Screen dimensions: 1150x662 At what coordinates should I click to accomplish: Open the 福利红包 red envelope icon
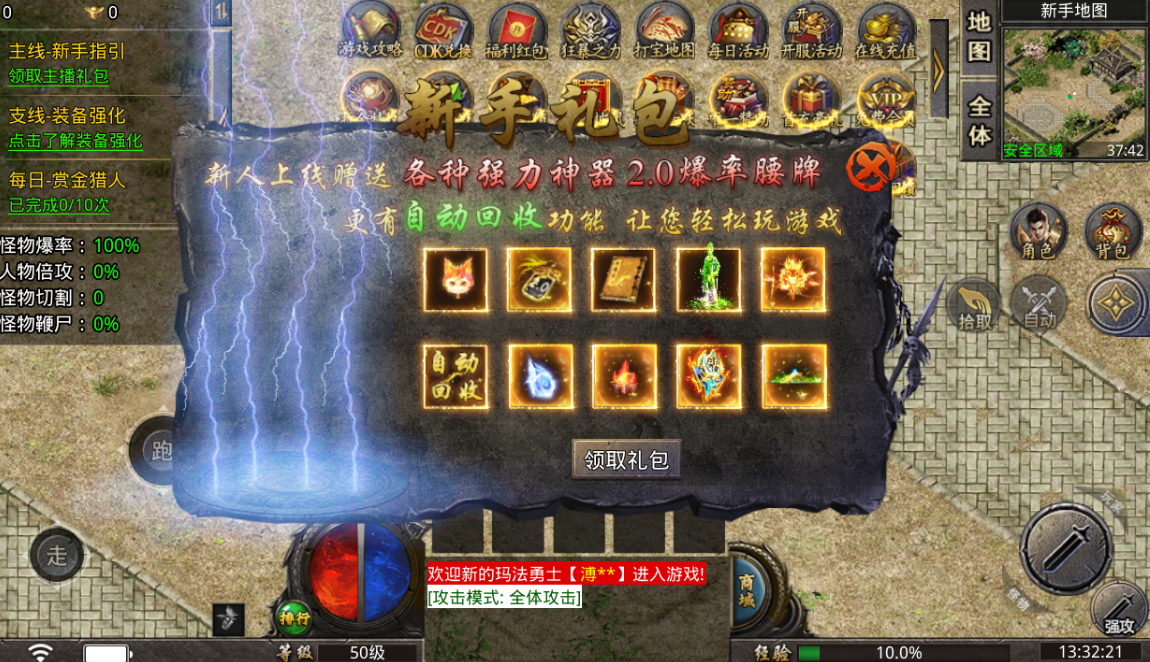[517, 32]
